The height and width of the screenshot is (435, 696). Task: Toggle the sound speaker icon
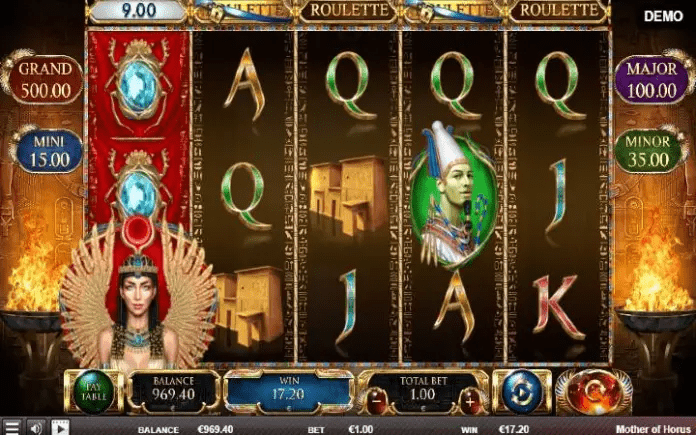(x=36, y=428)
